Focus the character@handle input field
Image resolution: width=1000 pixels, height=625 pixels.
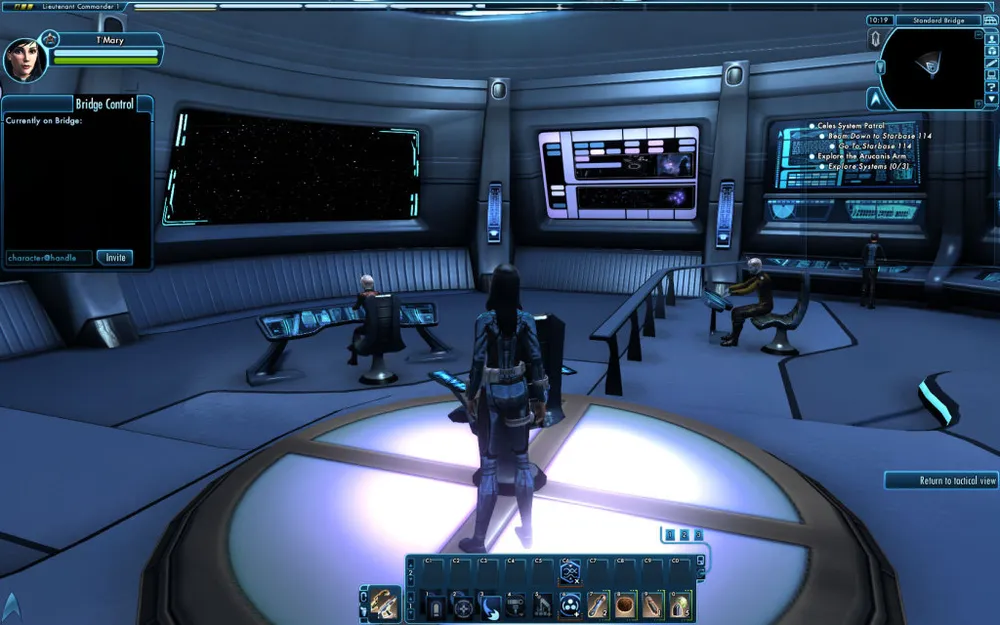pyautogui.click(x=49, y=258)
